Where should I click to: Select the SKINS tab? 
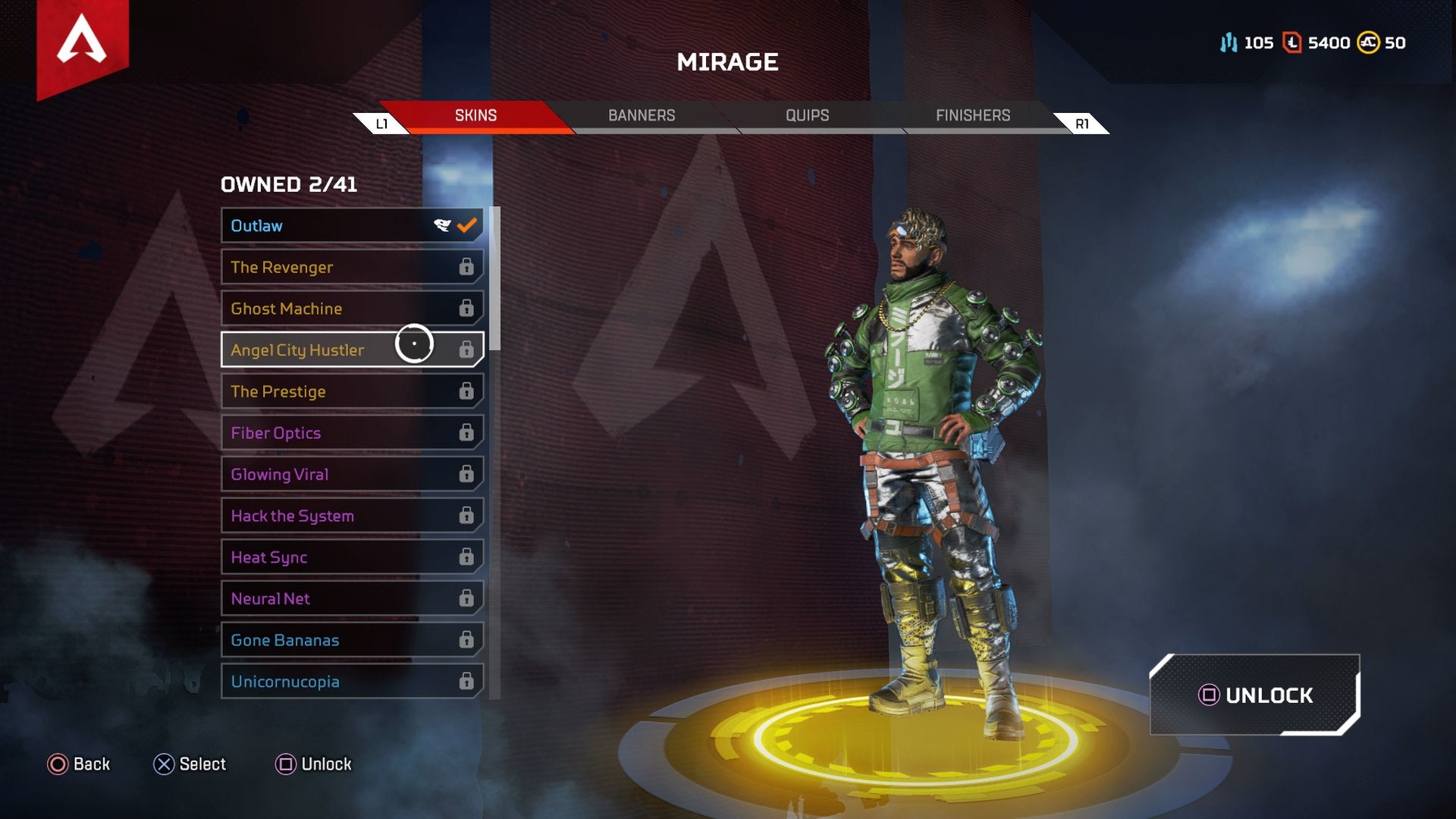click(x=475, y=115)
